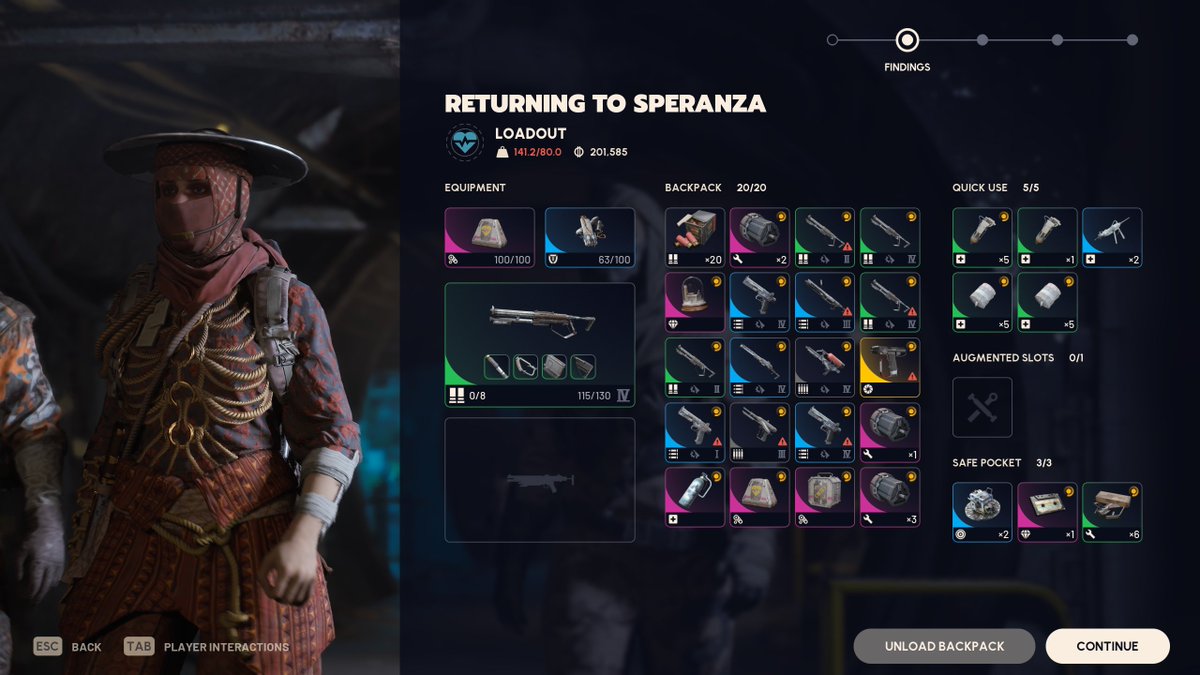The image size is (1200, 675).
Task: Open the empty secondary weapon slot
Action: tap(540, 480)
